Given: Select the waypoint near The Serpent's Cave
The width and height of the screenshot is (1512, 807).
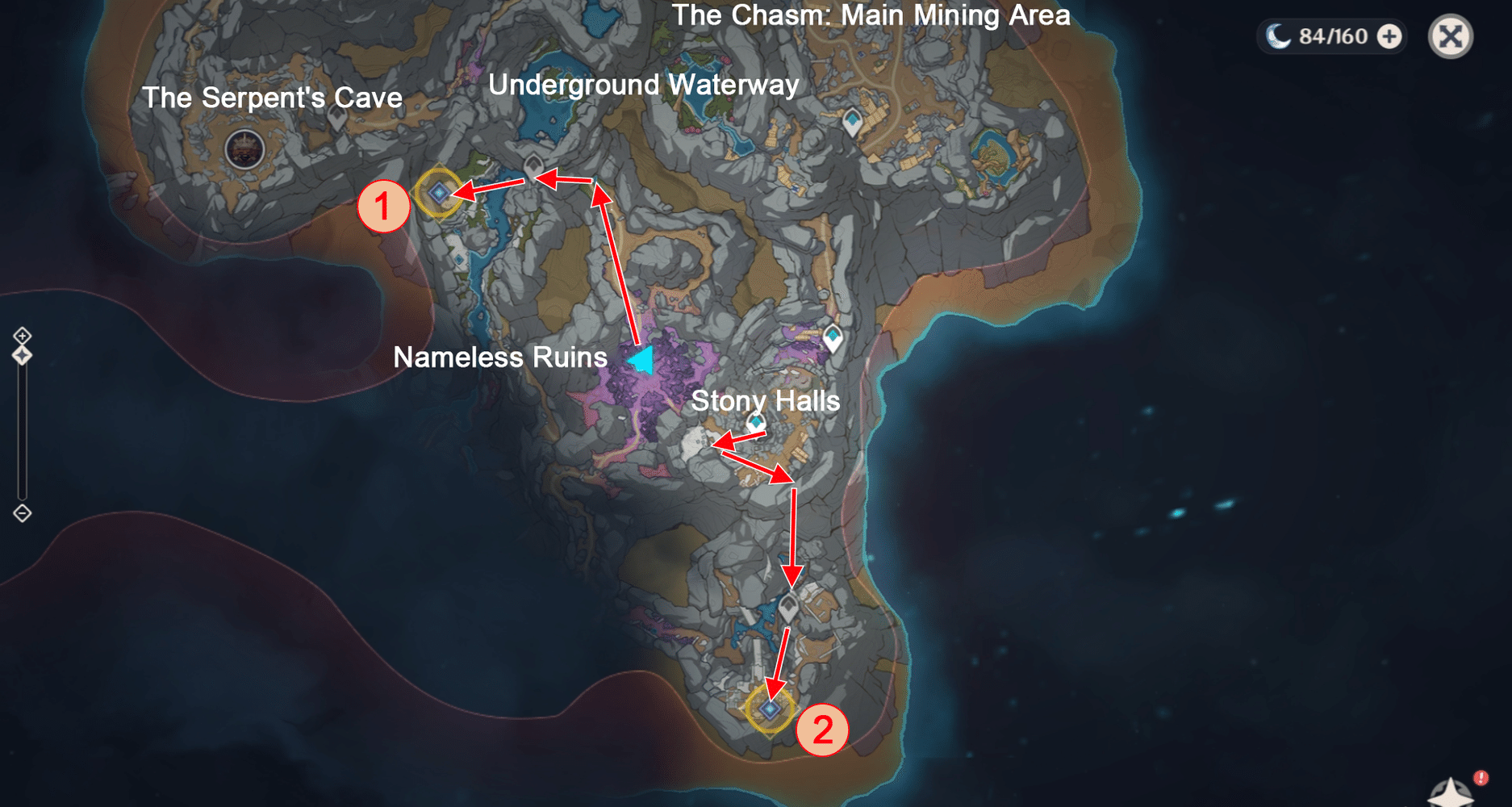Looking at the screenshot, I should pos(338,119).
